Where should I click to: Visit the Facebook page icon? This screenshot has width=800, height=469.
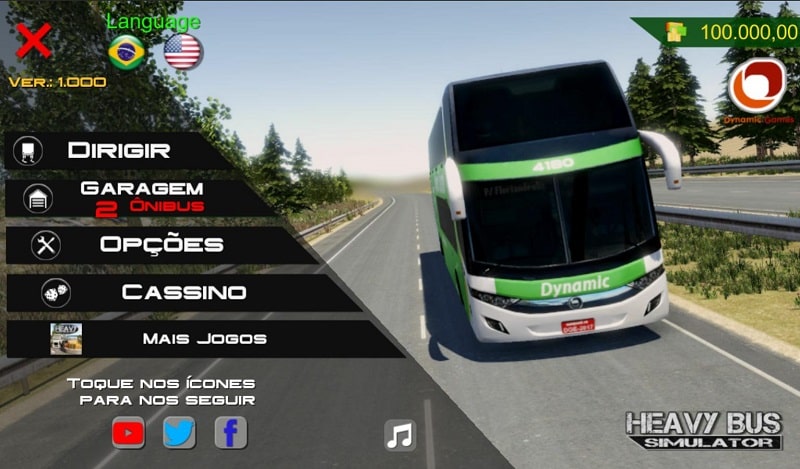pyautogui.click(x=231, y=433)
